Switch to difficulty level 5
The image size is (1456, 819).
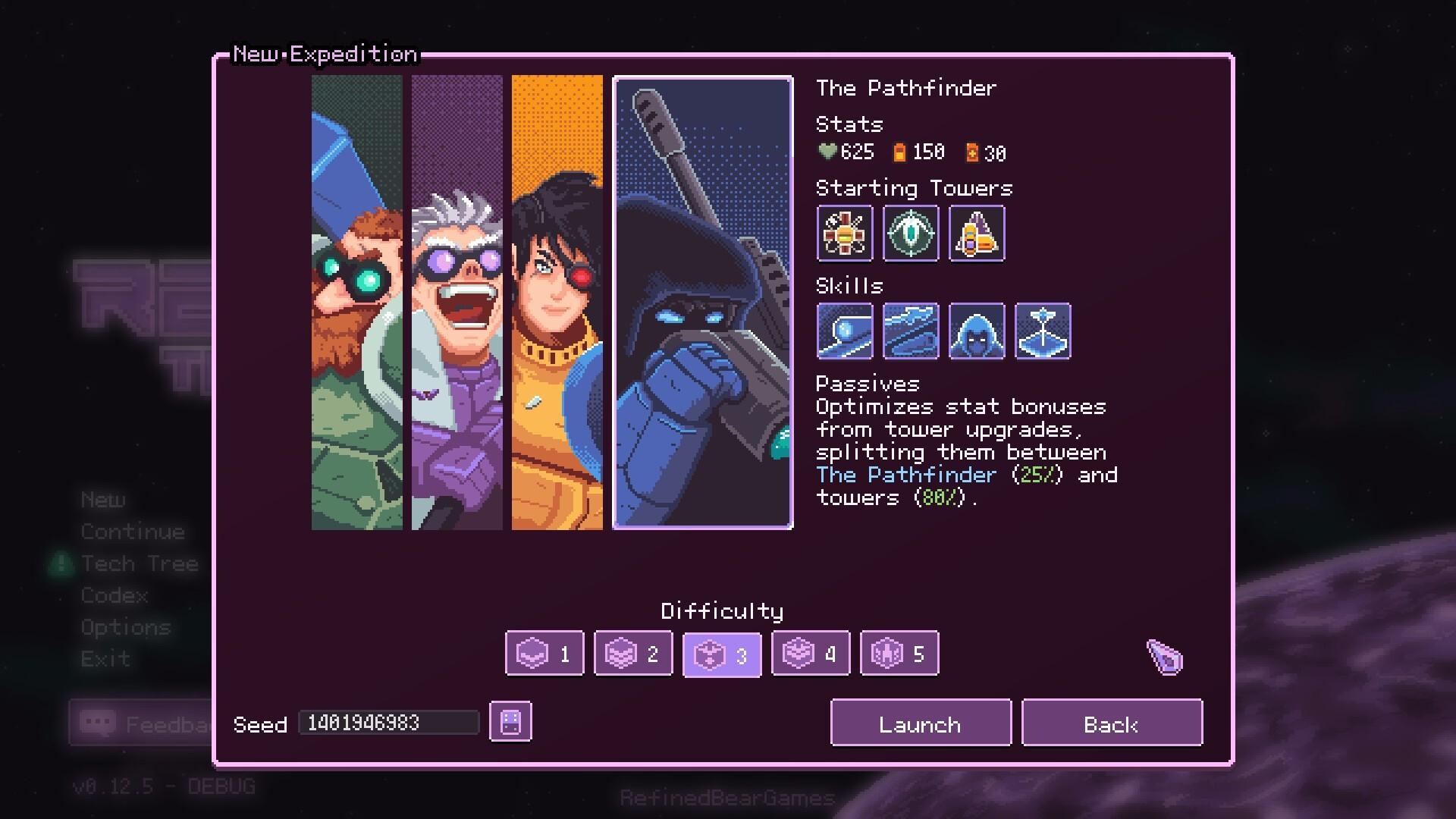pyautogui.click(x=899, y=653)
